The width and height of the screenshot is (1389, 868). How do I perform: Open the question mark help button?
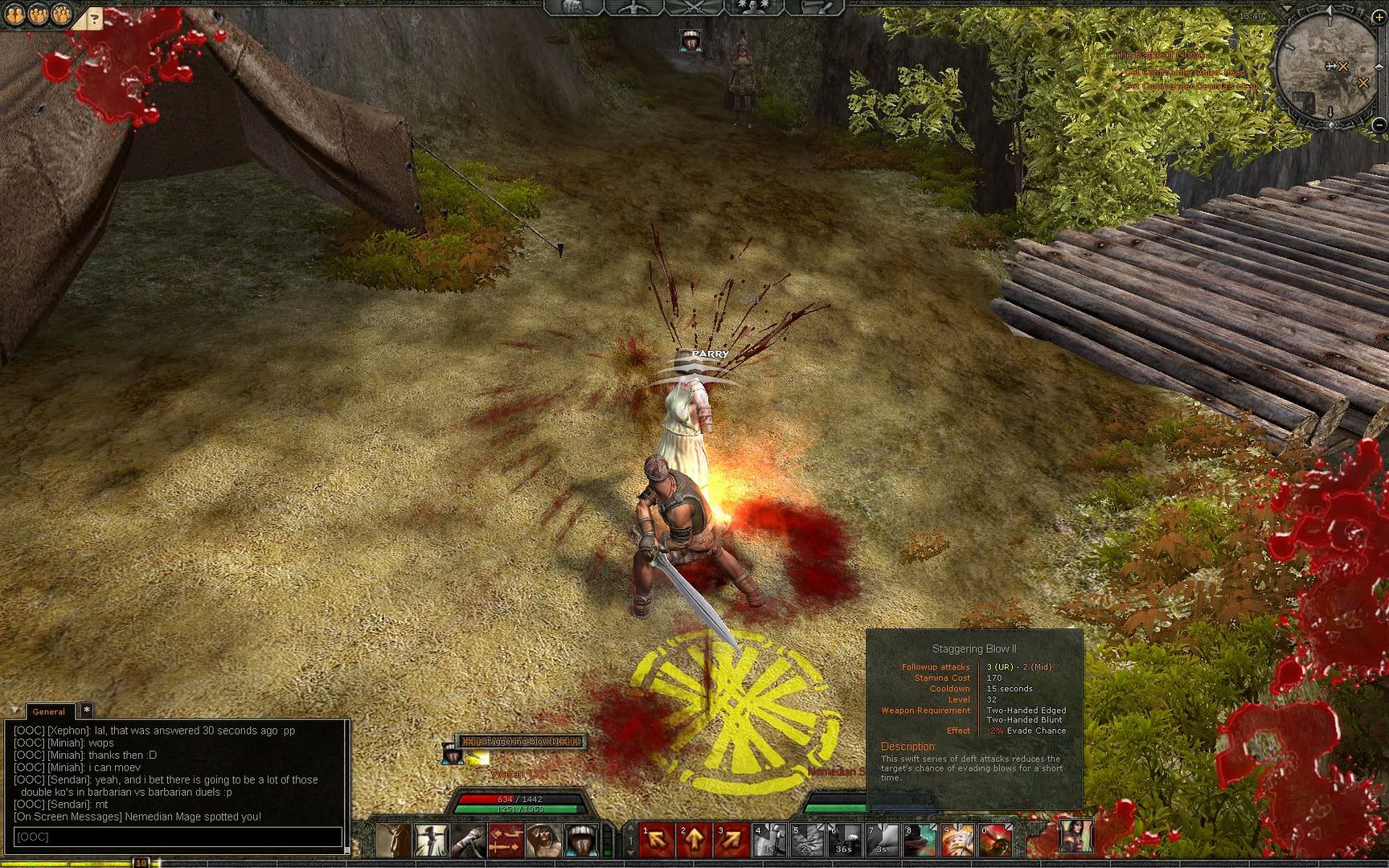coord(95,18)
